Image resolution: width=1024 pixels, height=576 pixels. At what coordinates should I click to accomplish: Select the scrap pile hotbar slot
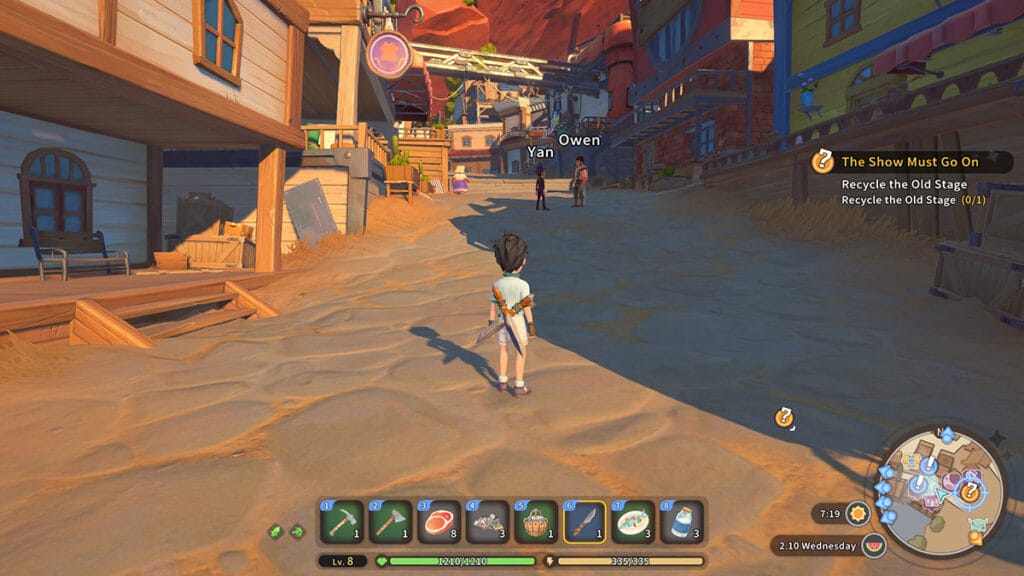[488, 522]
